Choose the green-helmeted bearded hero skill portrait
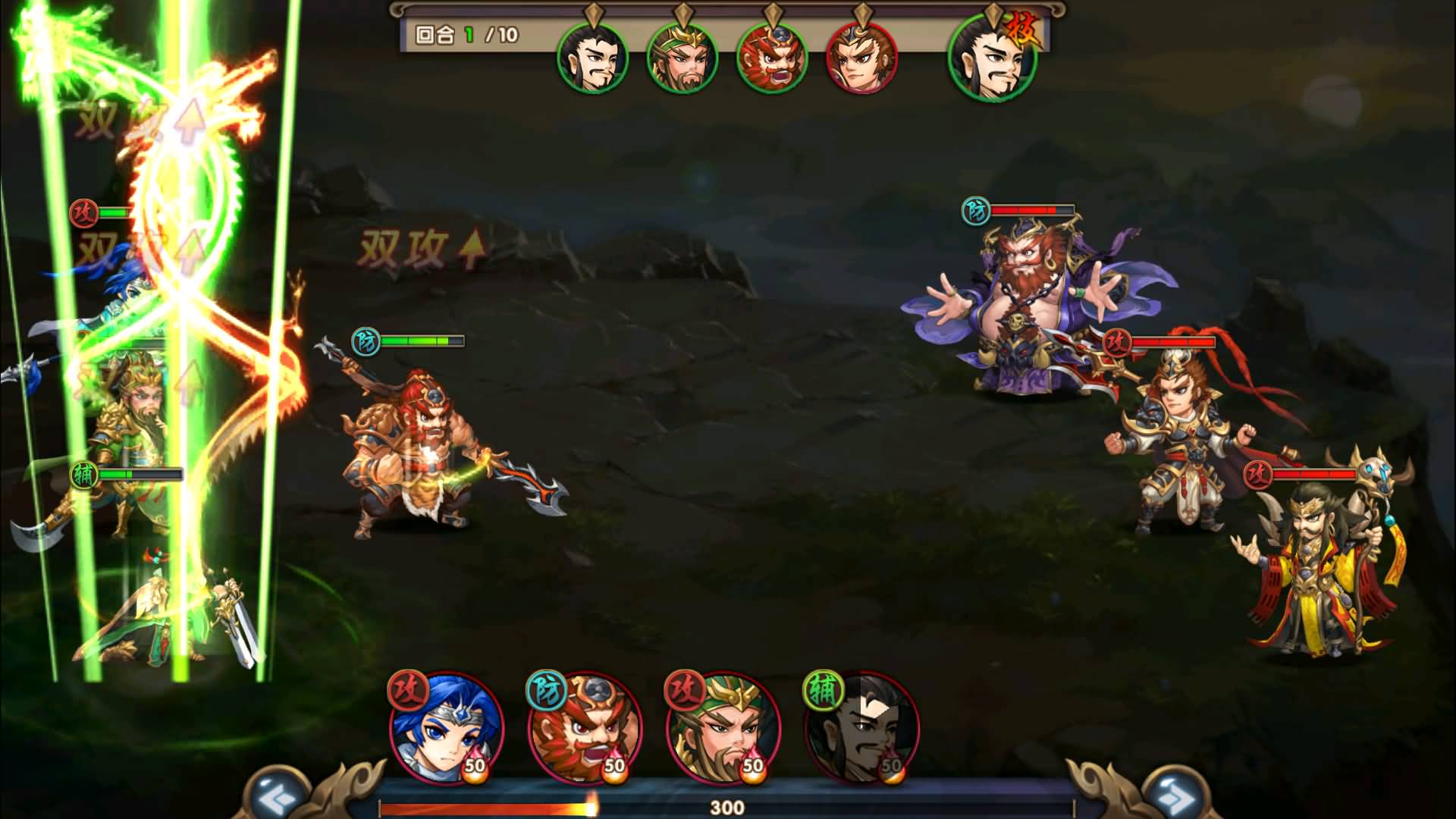 tap(723, 728)
